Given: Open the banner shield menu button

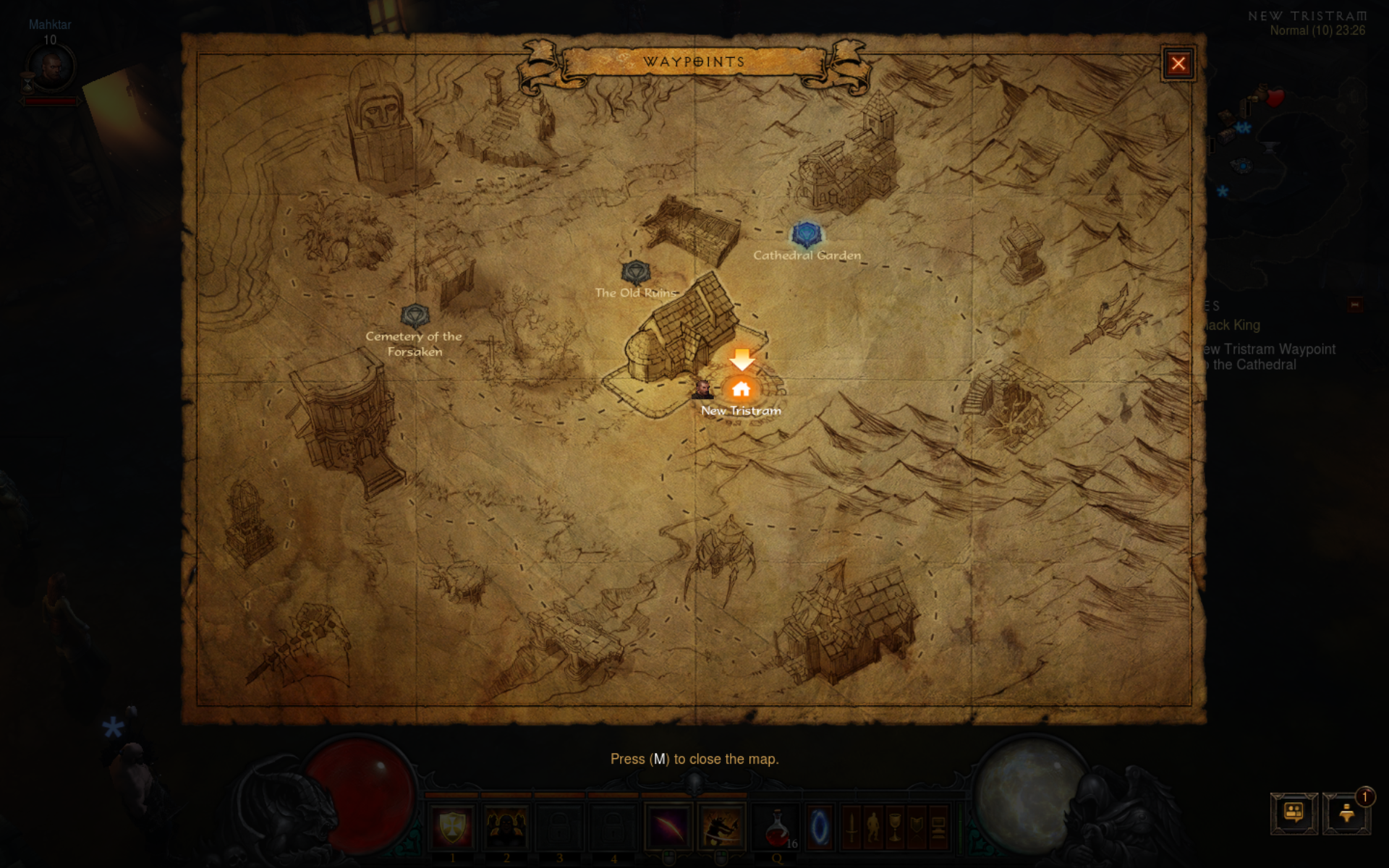Looking at the screenshot, I should (917, 827).
